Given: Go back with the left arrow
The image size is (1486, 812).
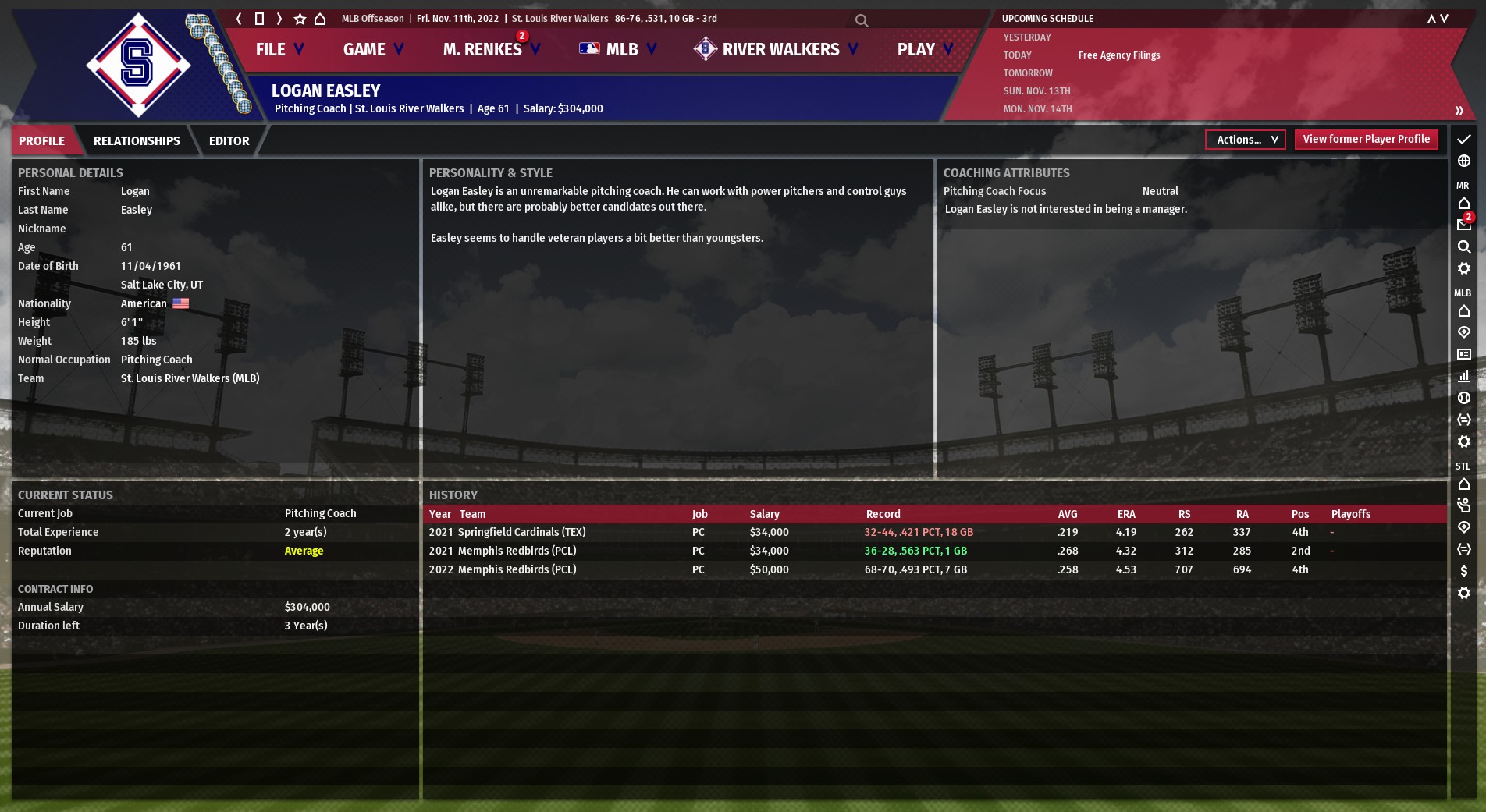Looking at the screenshot, I should (239, 19).
